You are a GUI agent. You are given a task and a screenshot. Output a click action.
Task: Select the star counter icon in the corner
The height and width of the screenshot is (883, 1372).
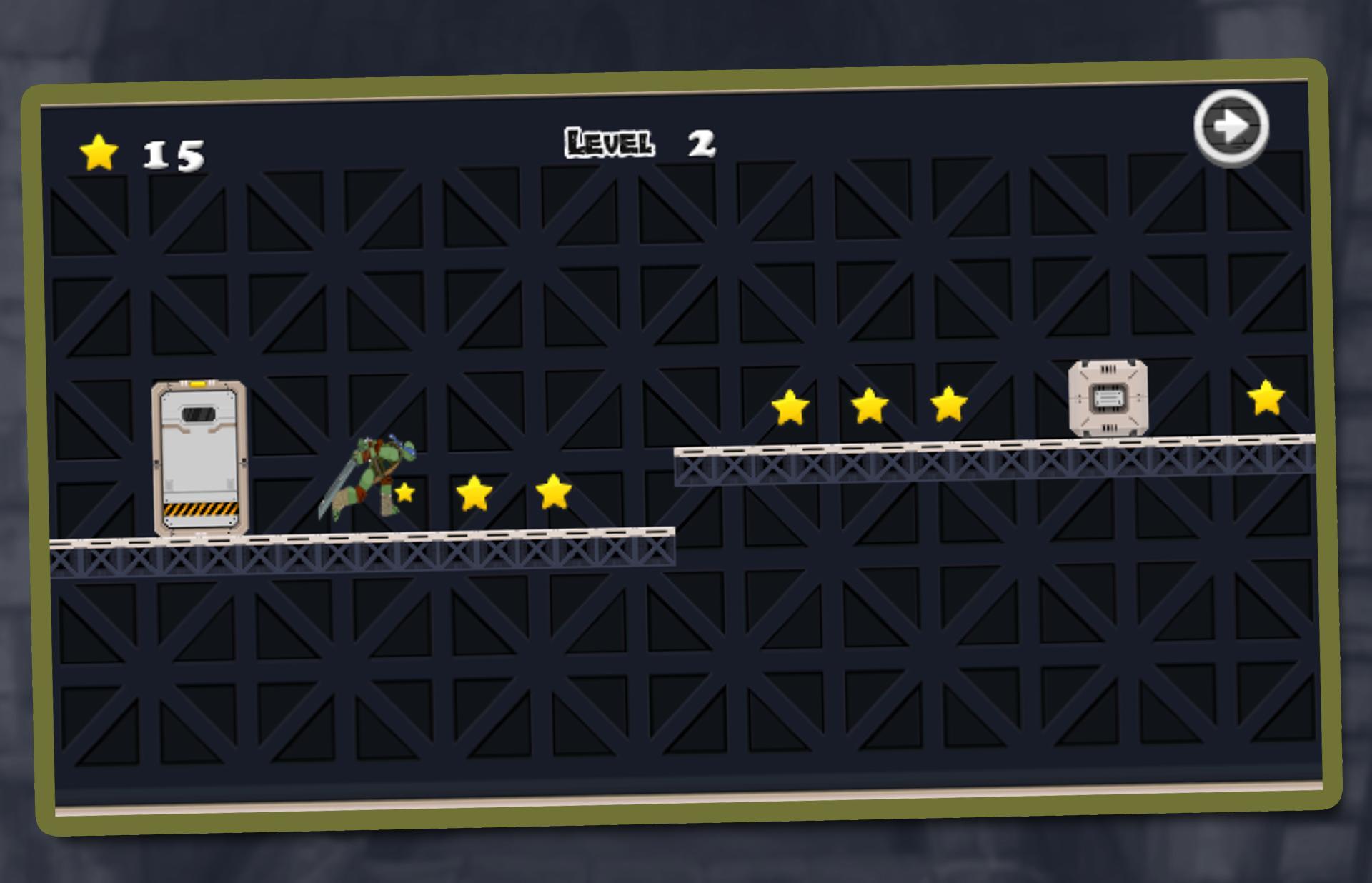98,152
